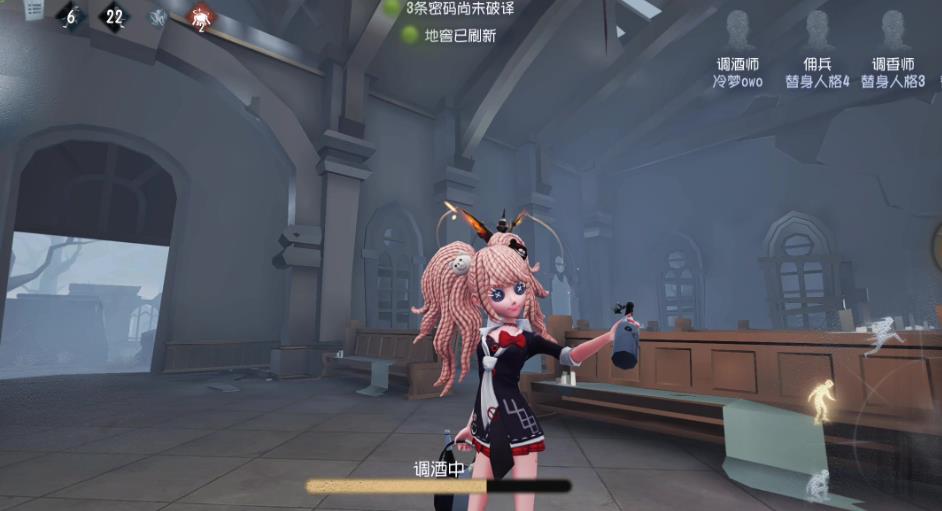This screenshot has height=511, width=942.
Task: Click the small white arrow expander
Action: point(621,31)
